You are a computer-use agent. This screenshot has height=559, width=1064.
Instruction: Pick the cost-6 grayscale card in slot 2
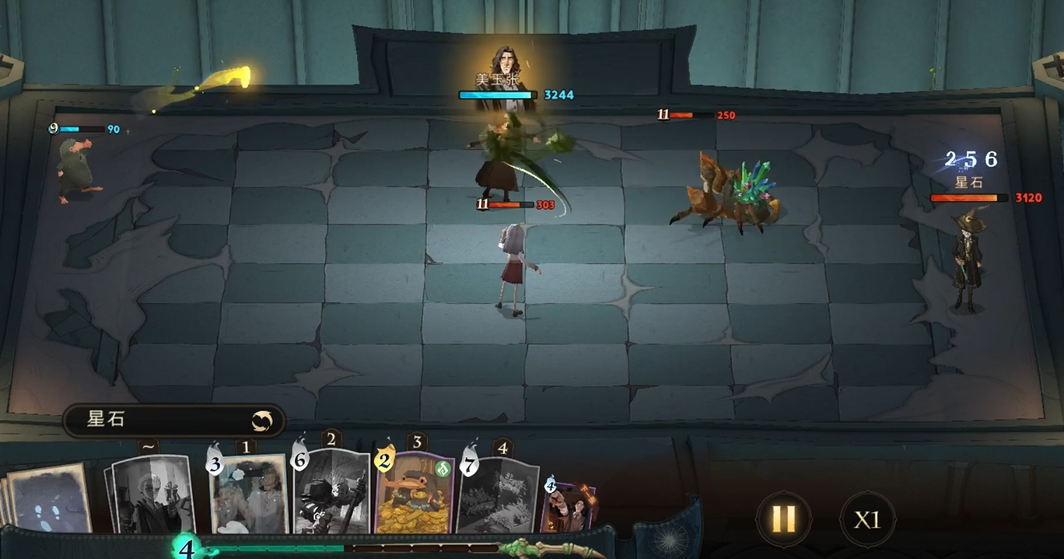[332, 492]
